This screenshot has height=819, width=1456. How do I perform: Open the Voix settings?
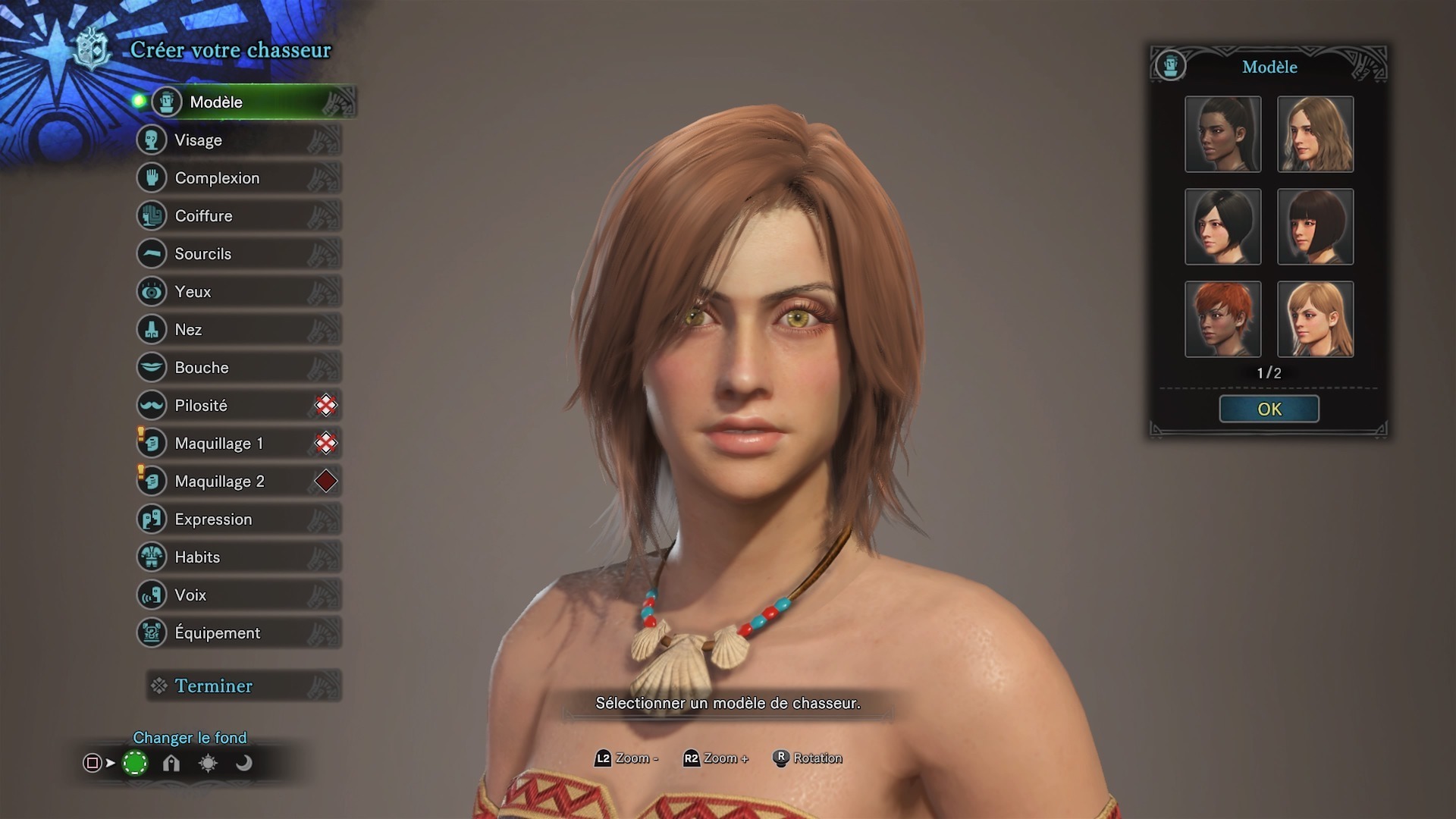tap(238, 595)
